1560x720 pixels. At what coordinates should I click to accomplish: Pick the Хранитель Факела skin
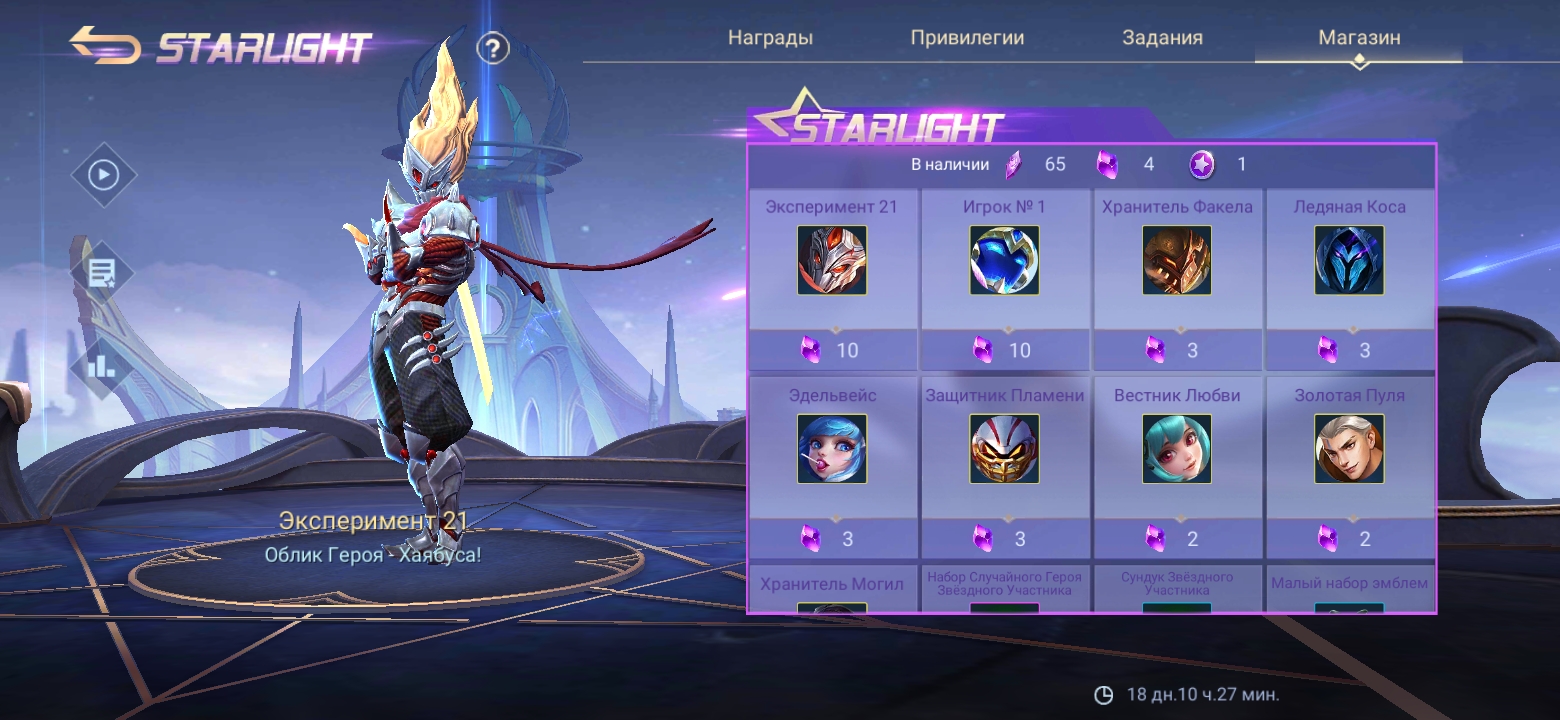[1177, 260]
